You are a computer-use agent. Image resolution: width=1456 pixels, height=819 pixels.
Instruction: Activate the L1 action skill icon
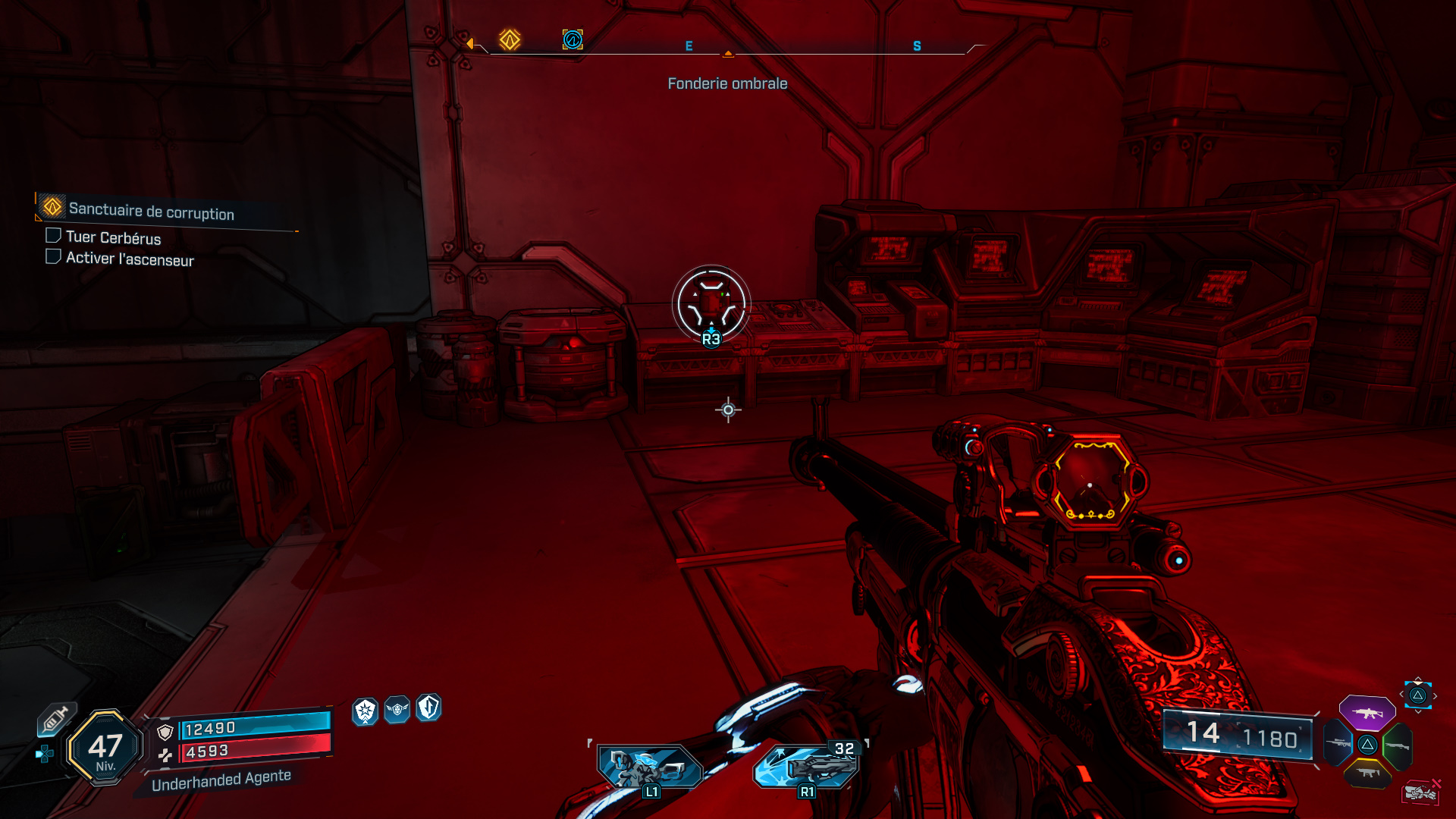click(649, 767)
